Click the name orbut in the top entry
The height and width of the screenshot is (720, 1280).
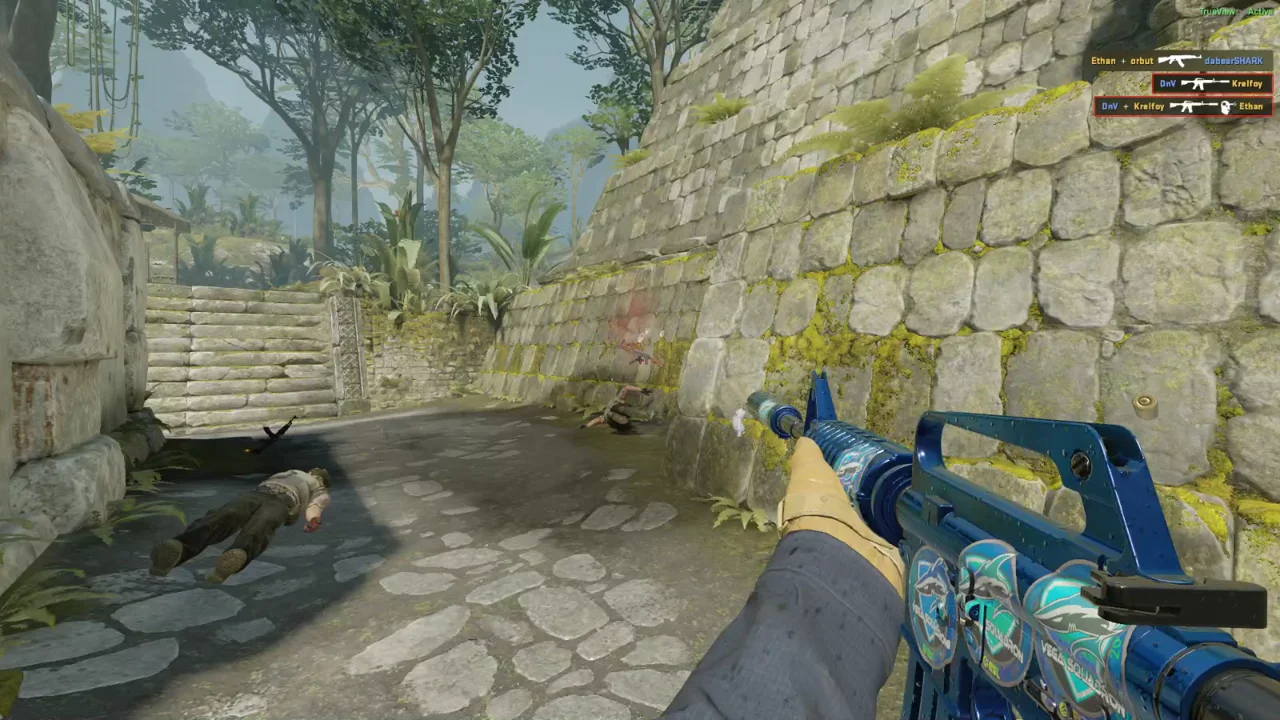point(1142,61)
